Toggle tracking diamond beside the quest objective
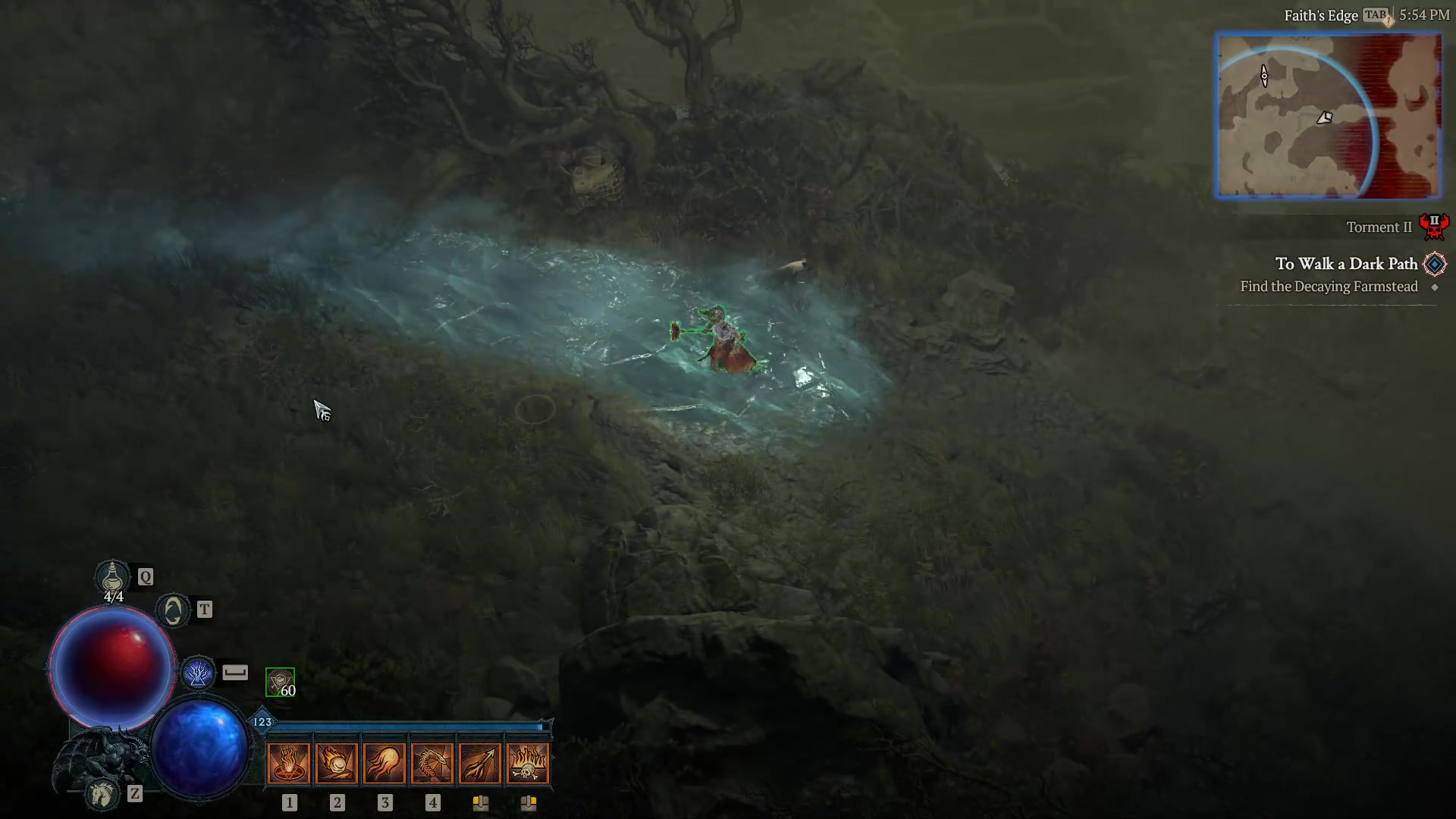Screen dimensions: 1456x819 [x=1436, y=287]
